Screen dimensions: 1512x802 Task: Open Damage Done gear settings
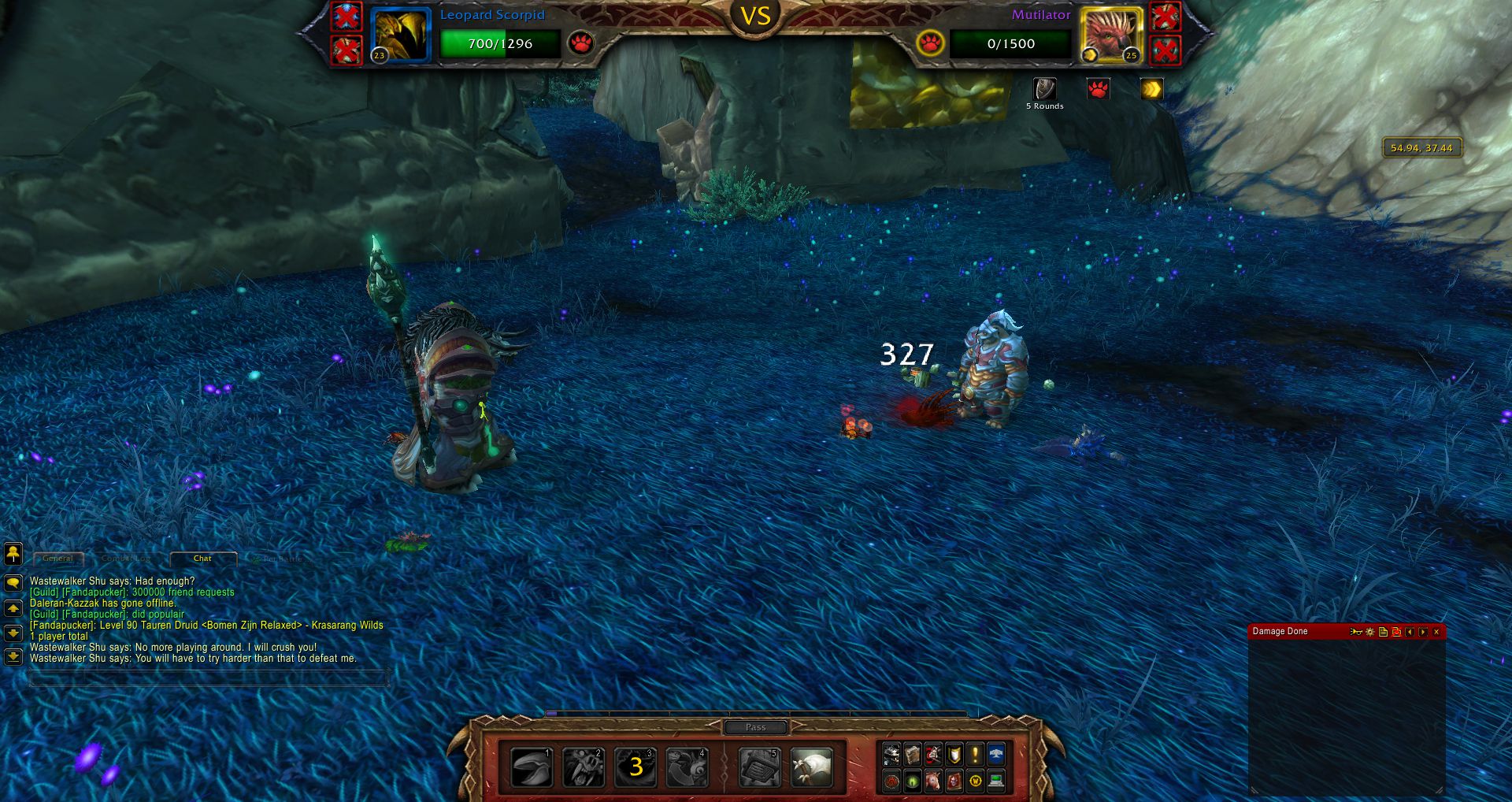coord(1370,632)
